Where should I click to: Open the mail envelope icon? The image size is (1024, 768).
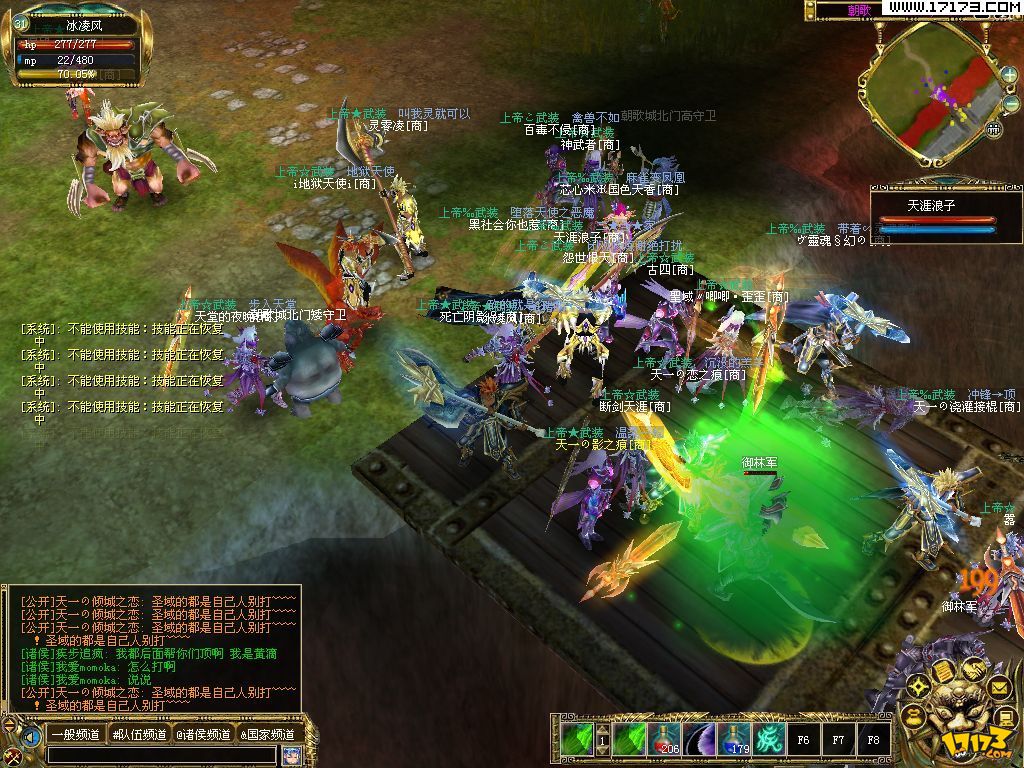point(998,687)
